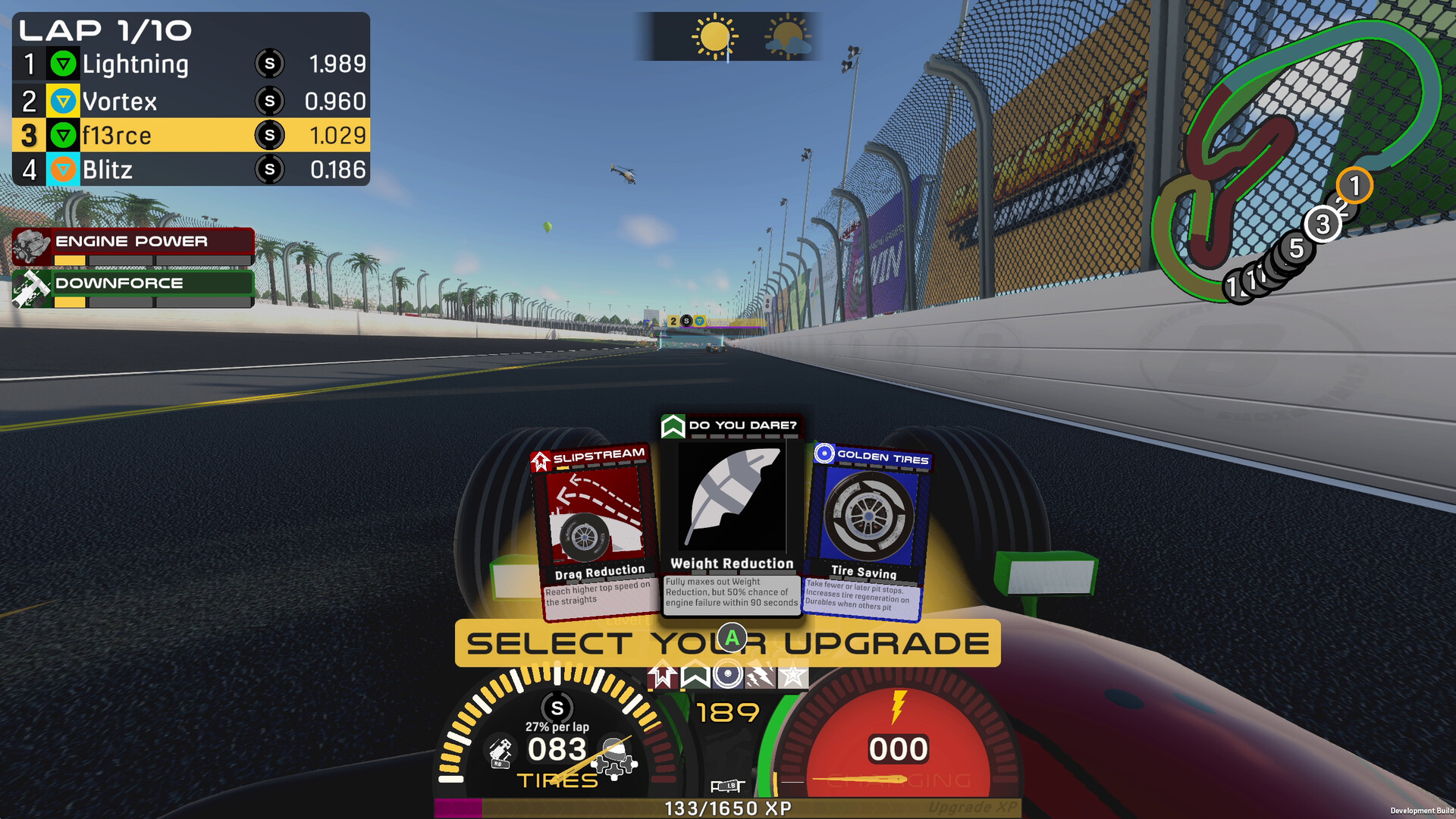This screenshot has height=819, width=1456.
Task: Click the engine icon next to Engine Power
Action: click(30, 244)
